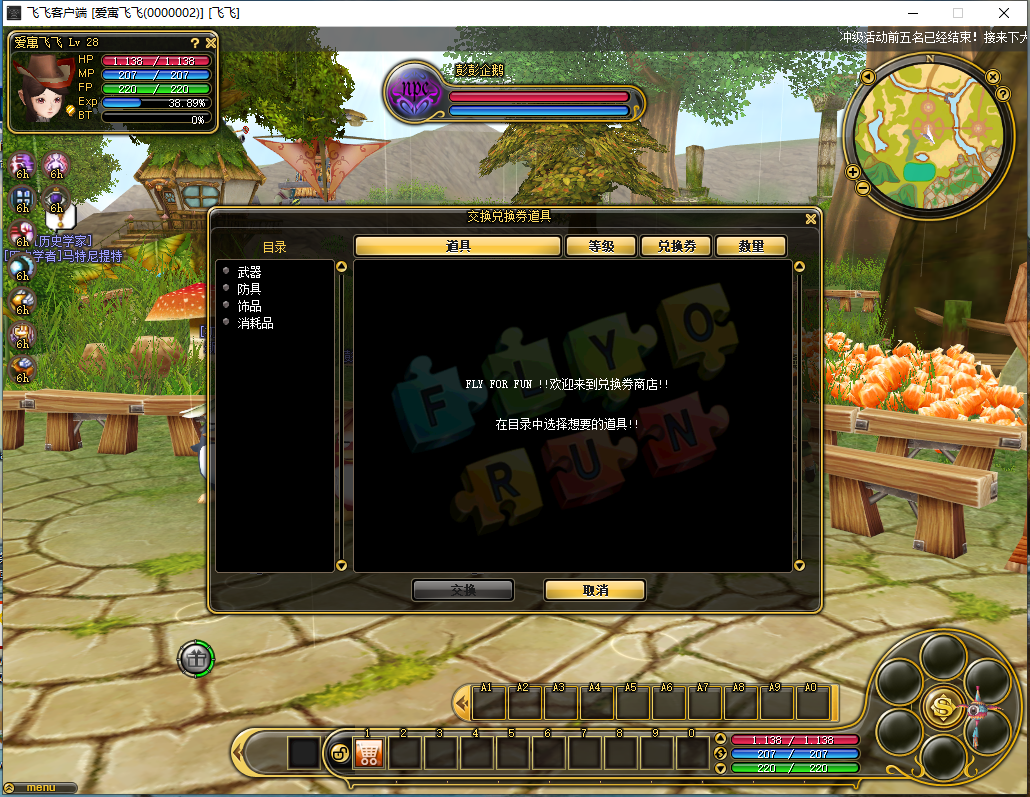Click the 交换 exchange button

[463, 590]
